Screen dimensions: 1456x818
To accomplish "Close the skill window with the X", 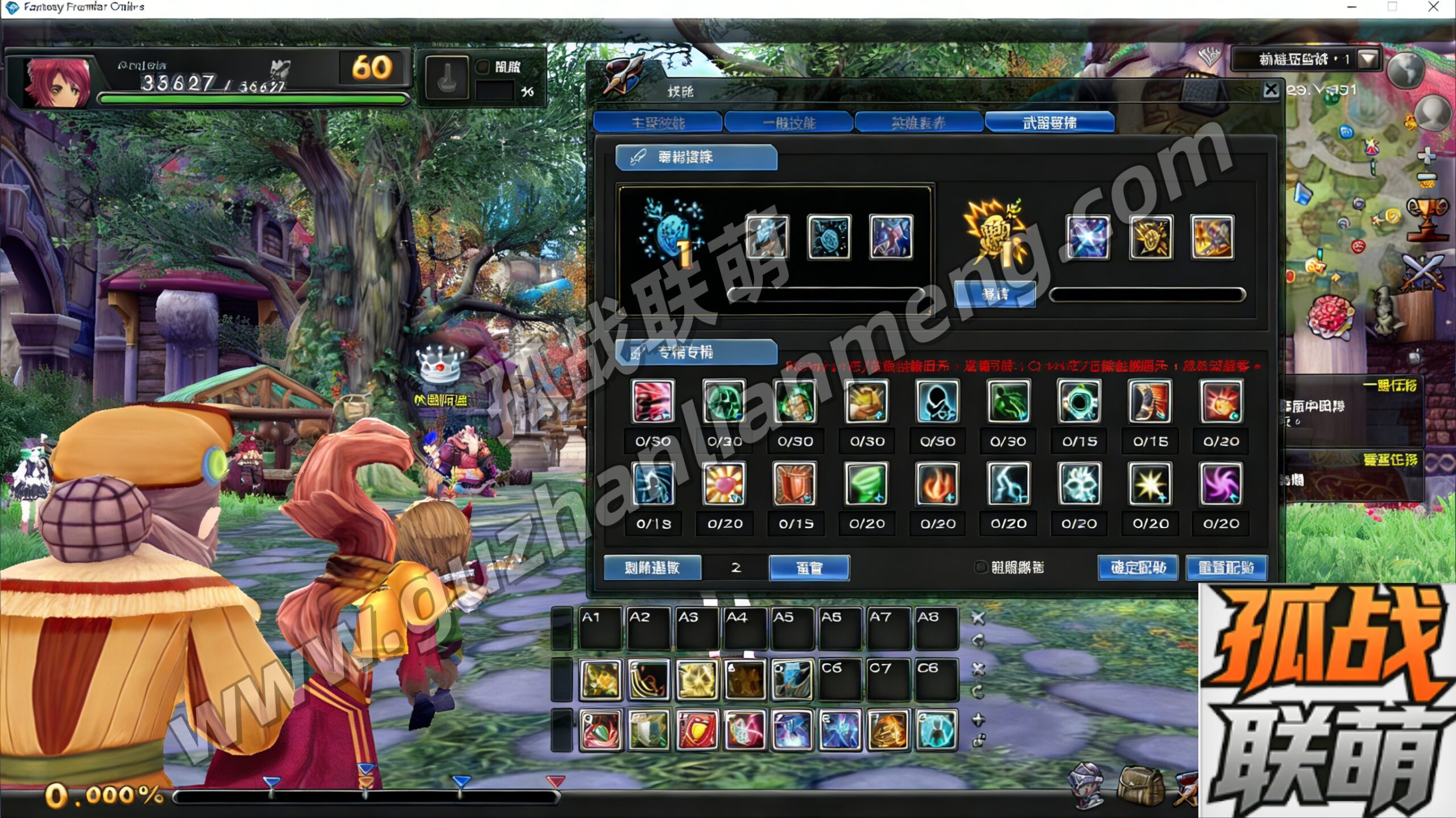I will tap(1271, 90).
